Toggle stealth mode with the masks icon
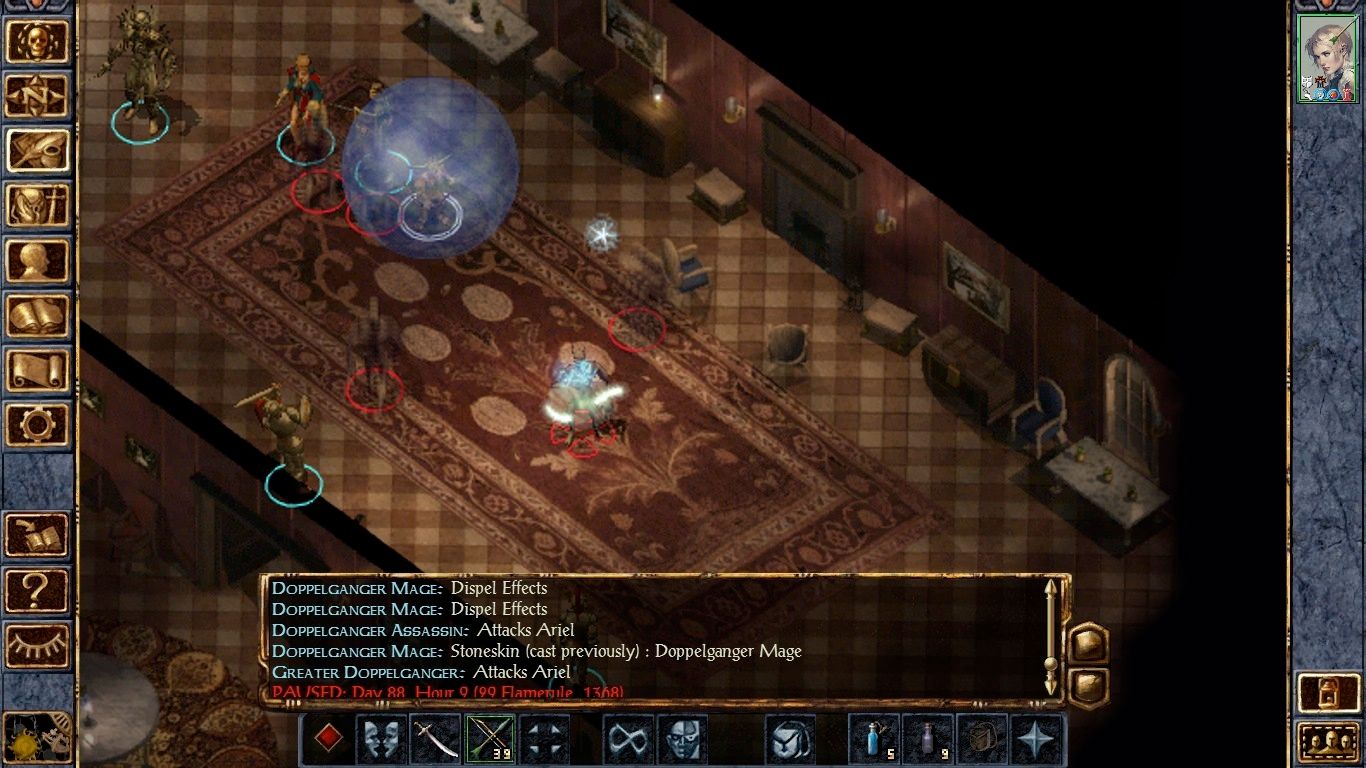Image resolution: width=1366 pixels, height=768 pixels. (381, 737)
